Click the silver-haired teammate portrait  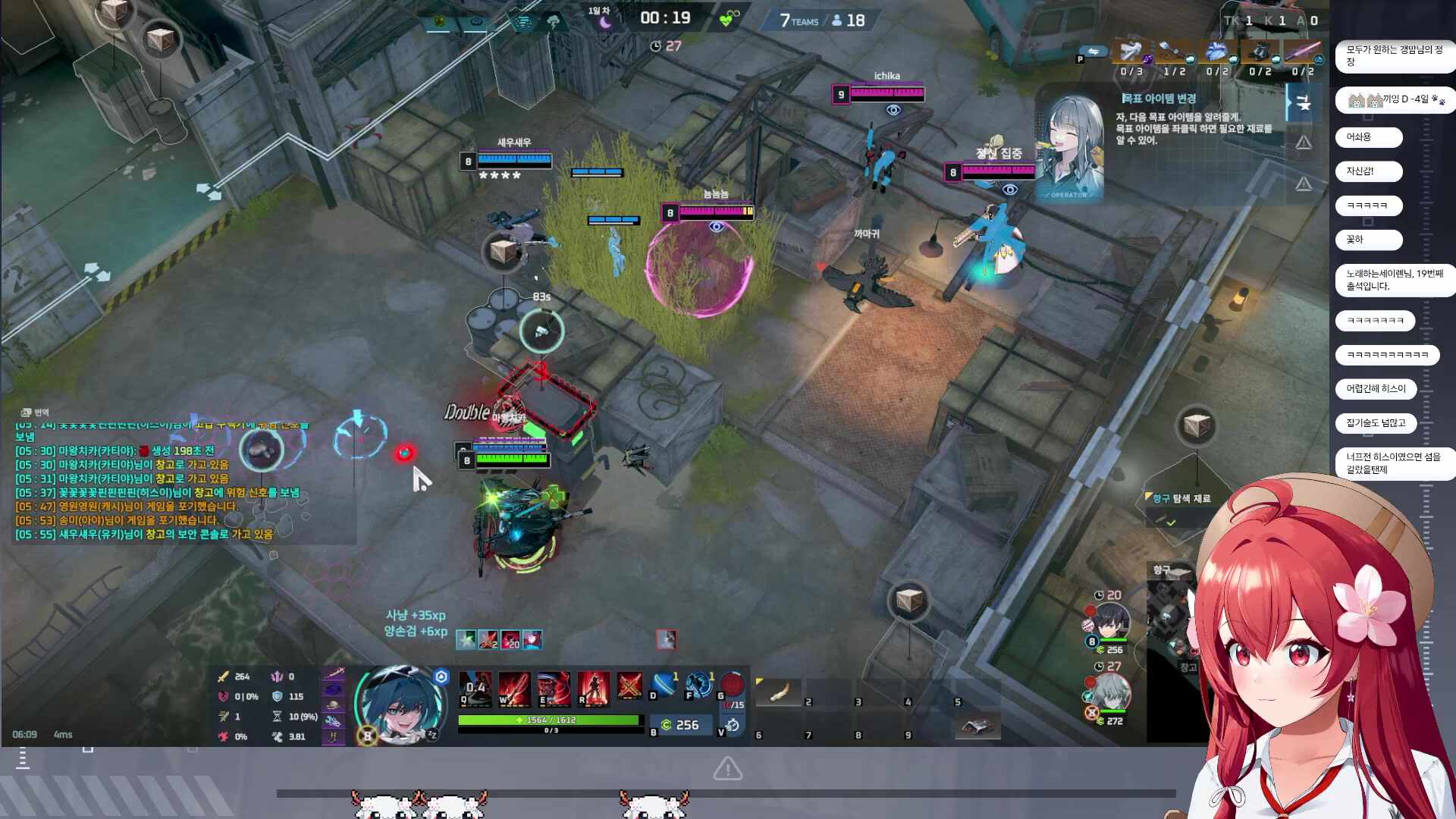pyautogui.click(x=1110, y=692)
